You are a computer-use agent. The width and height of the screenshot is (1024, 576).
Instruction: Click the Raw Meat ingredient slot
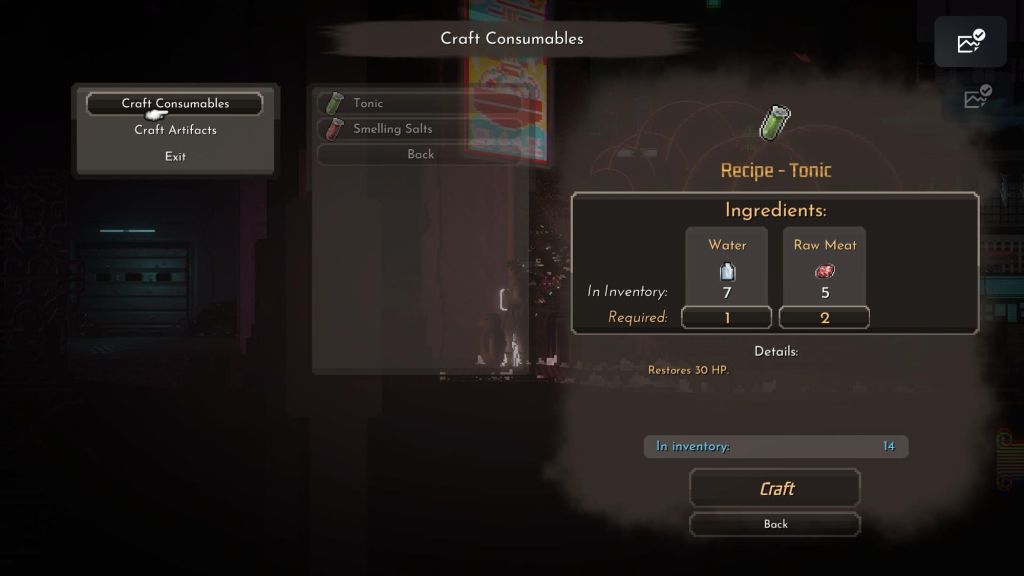point(825,268)
